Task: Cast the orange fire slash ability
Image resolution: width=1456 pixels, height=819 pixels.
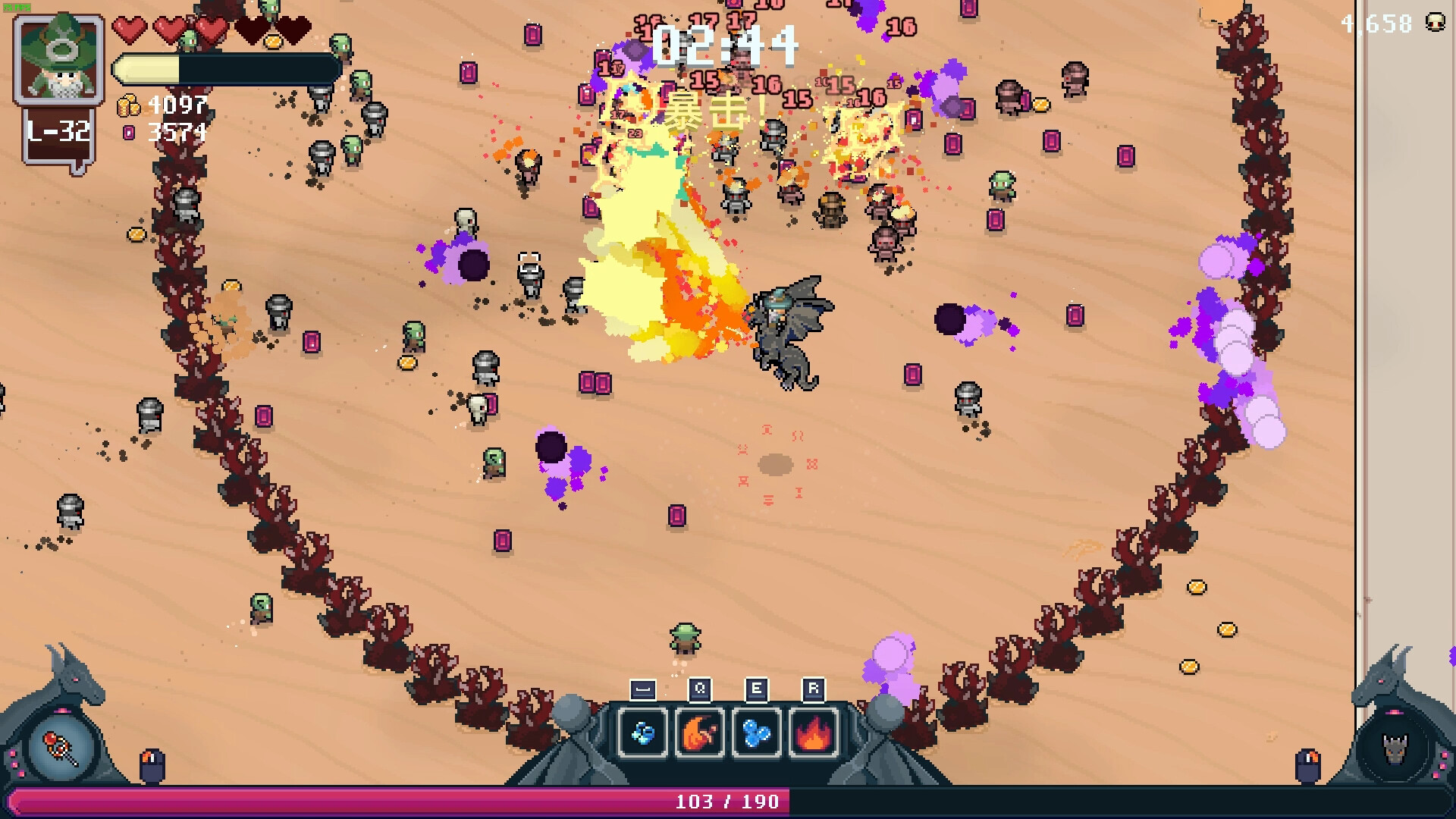Action: pos(699,733)
